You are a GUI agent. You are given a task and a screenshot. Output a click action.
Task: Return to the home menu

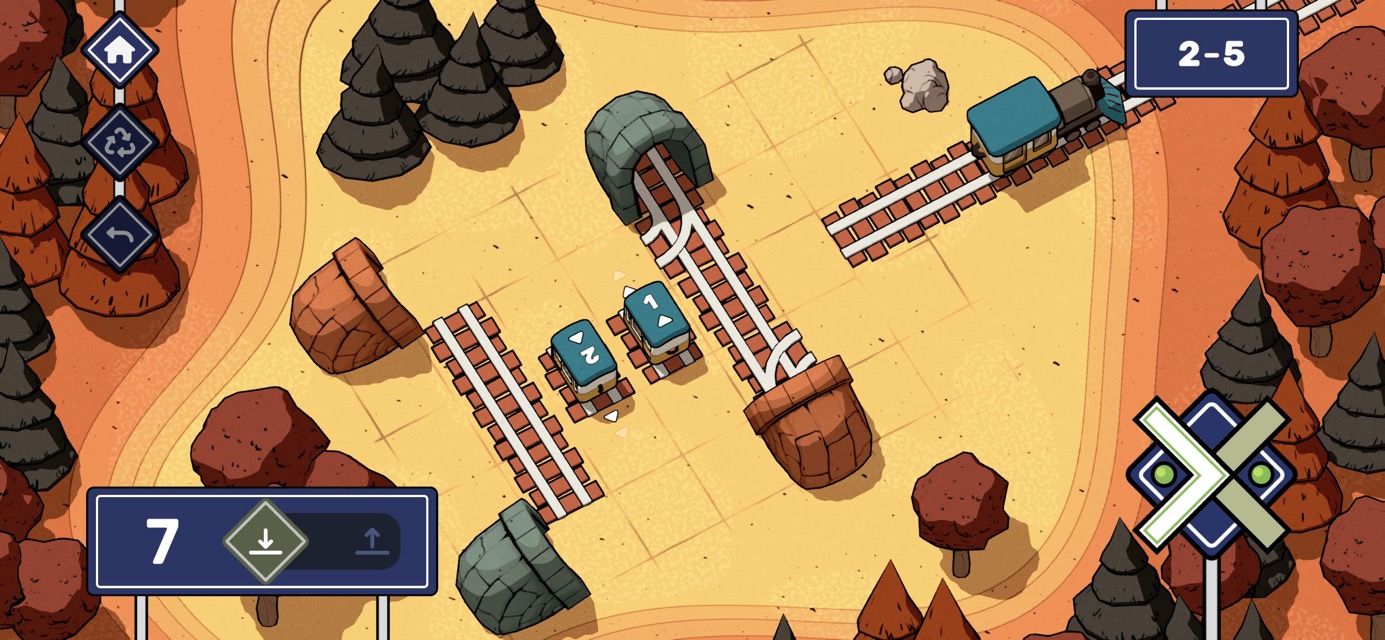(x=120, y=50)
